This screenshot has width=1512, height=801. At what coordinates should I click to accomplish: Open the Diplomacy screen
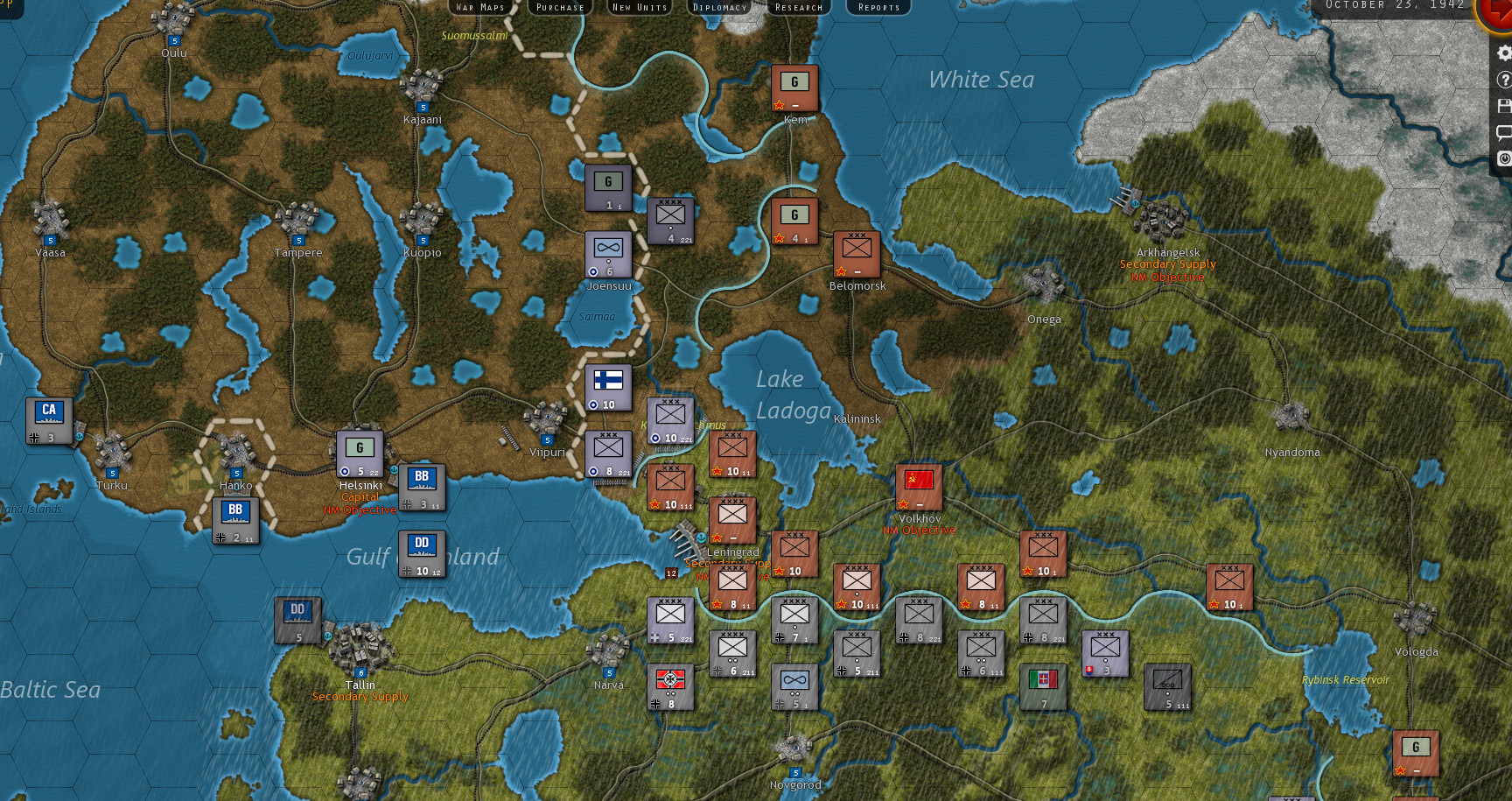pyautogui.click(x=719, y=7)
